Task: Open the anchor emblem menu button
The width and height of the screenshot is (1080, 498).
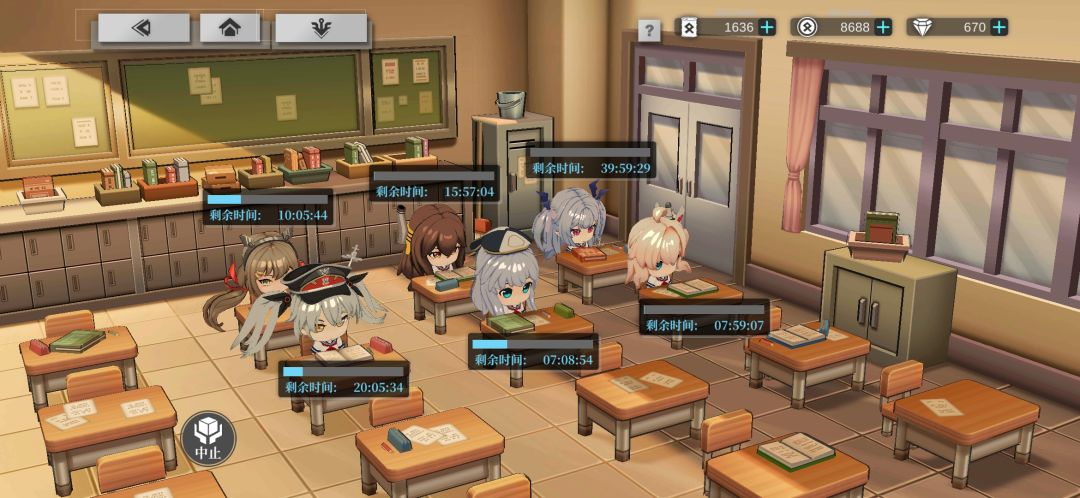Action: [x=320, y=28]
